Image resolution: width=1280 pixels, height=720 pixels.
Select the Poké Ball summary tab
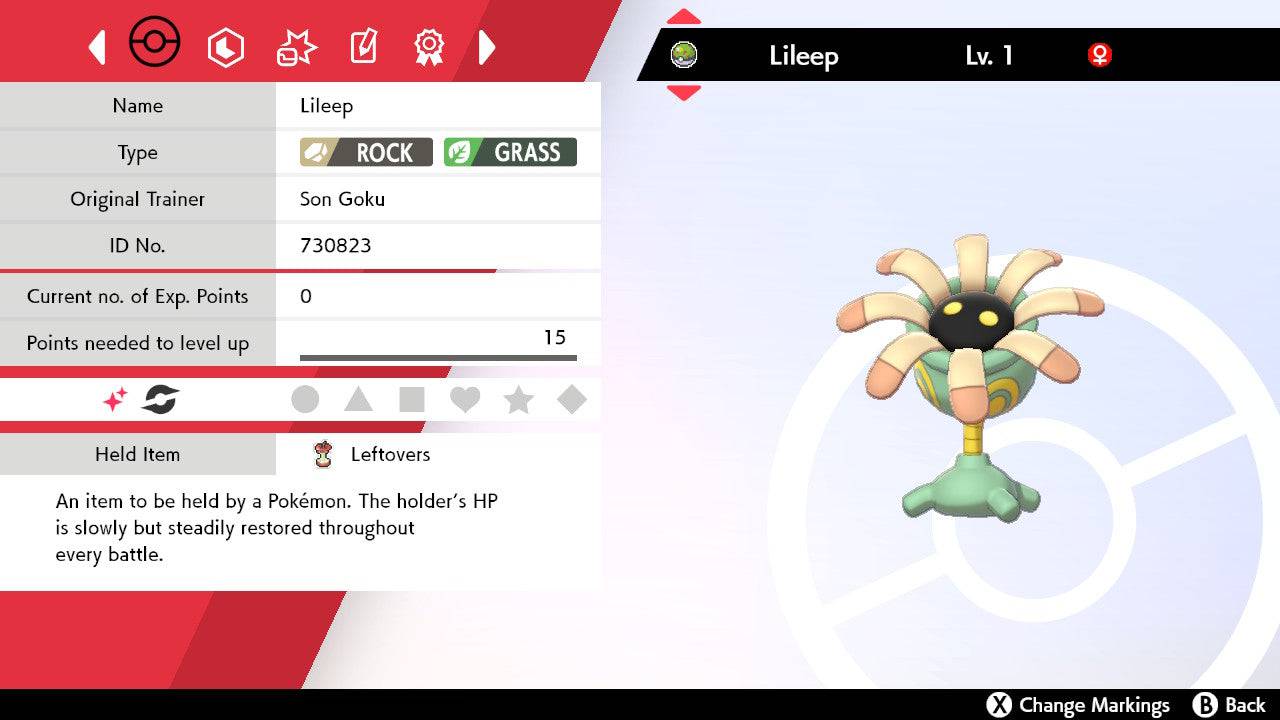click(x=155, y=44)
